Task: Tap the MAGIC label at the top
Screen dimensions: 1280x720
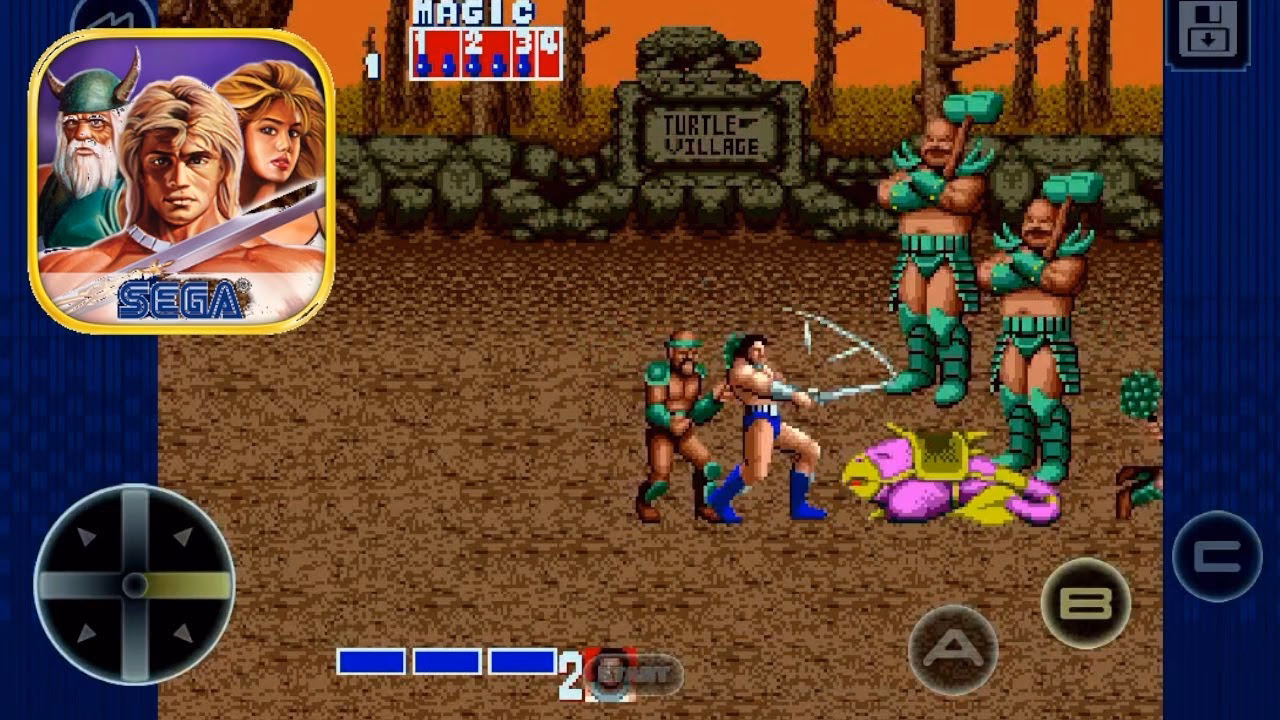Action: [470, 14]
